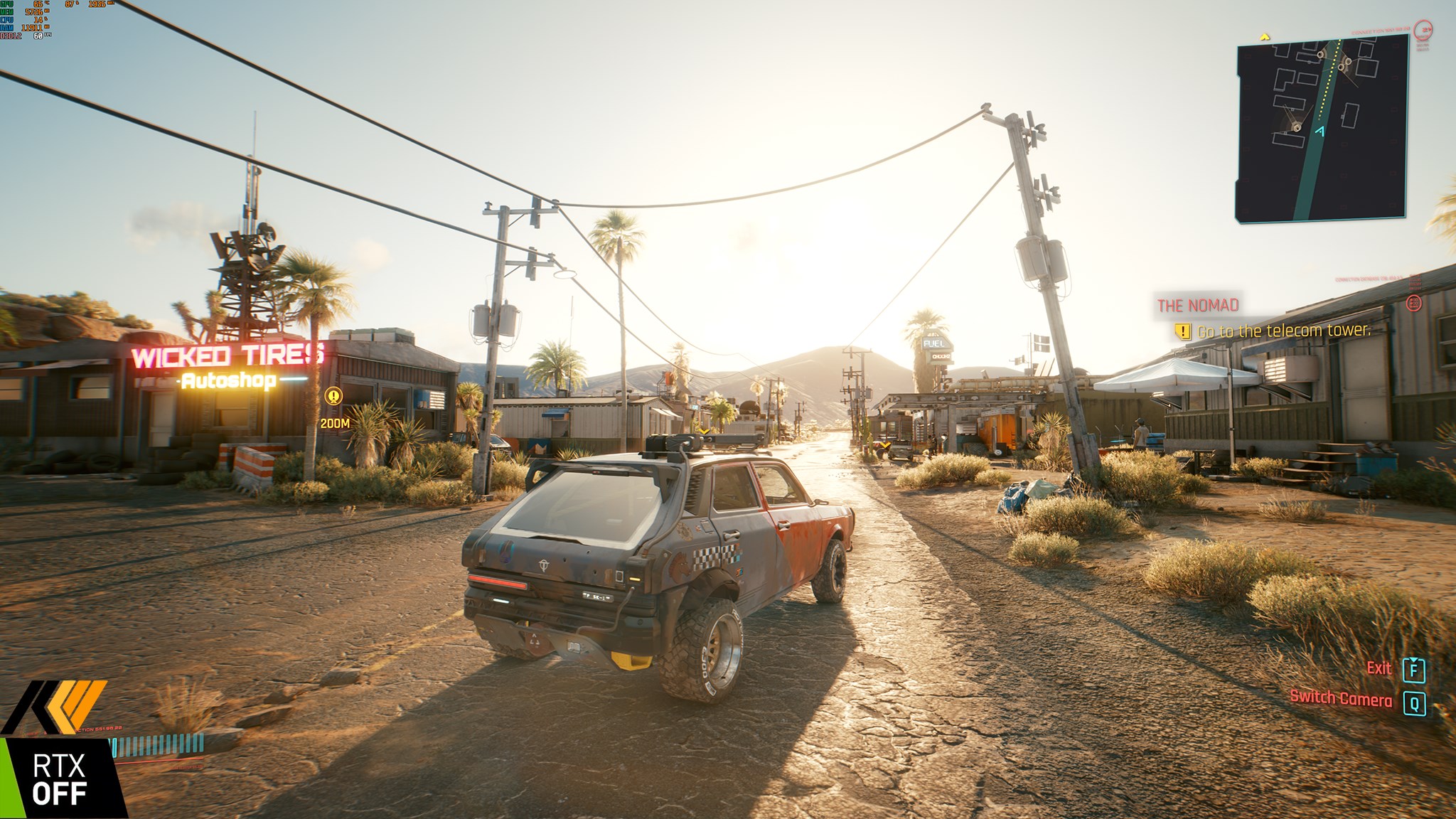Click the red circular icon beside the quest tracker

click(x=1414, y=303)
